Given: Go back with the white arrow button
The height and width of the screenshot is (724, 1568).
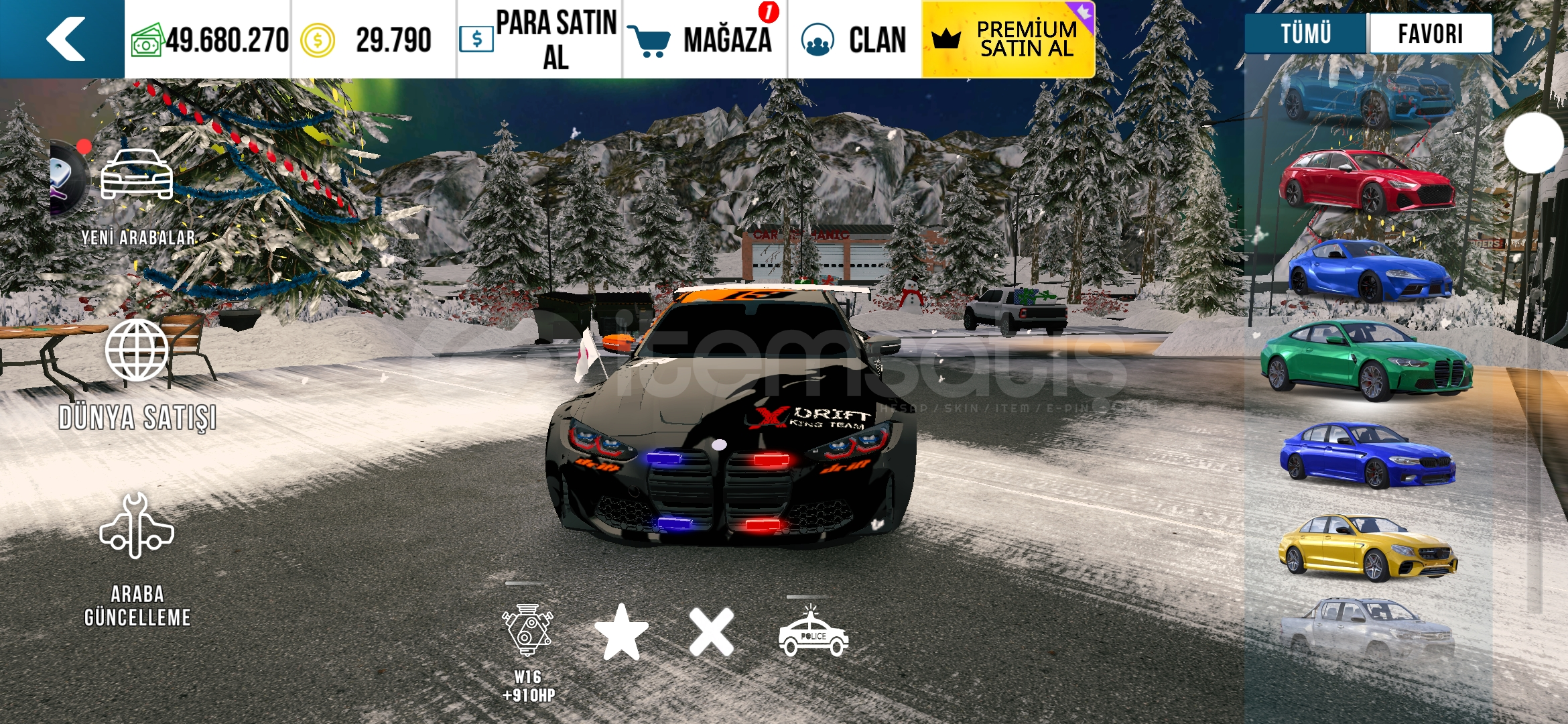Looking at the screenshot, I should [x=65, y=39].
